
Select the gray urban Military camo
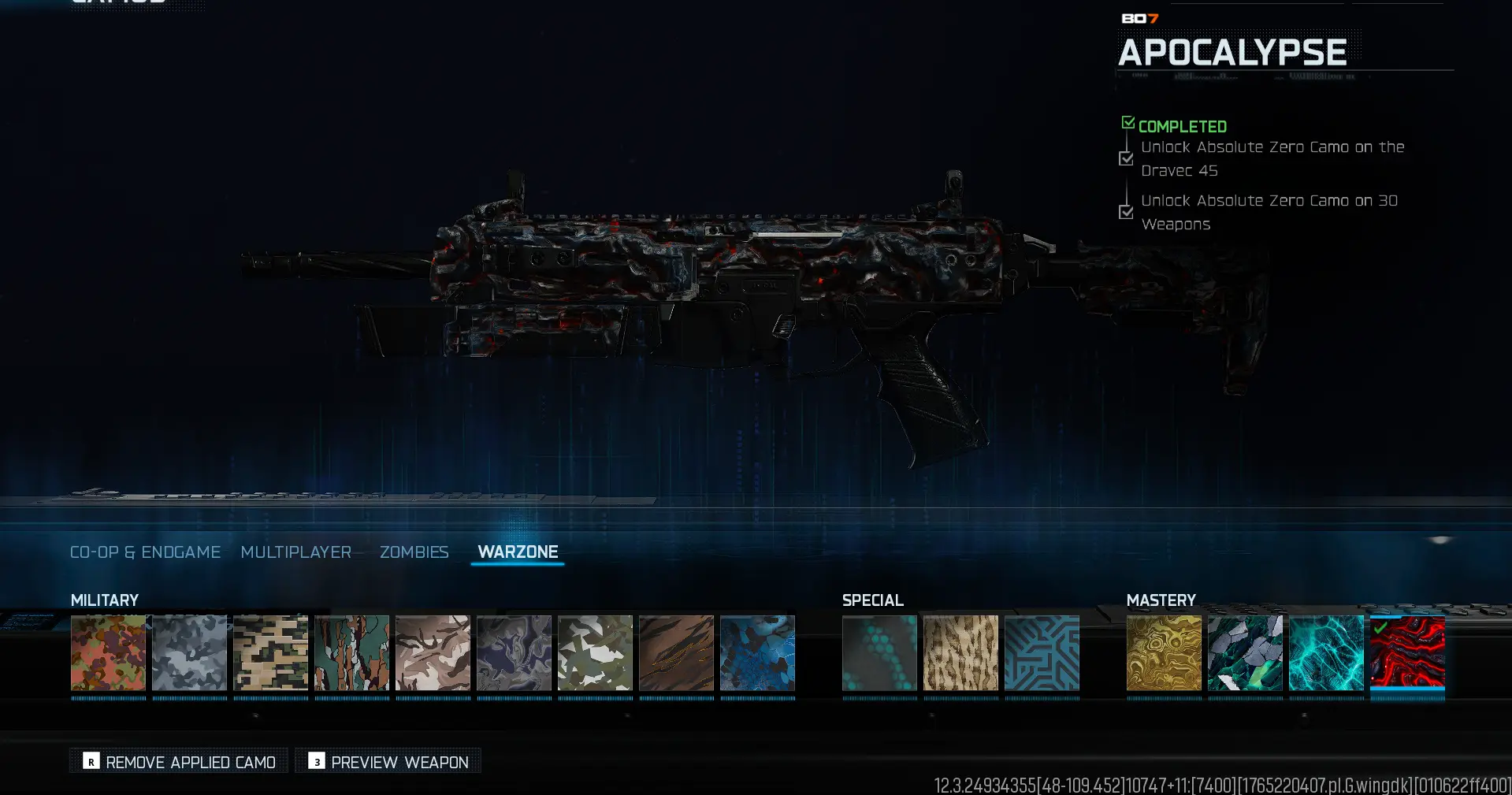[x=189, y=654]
